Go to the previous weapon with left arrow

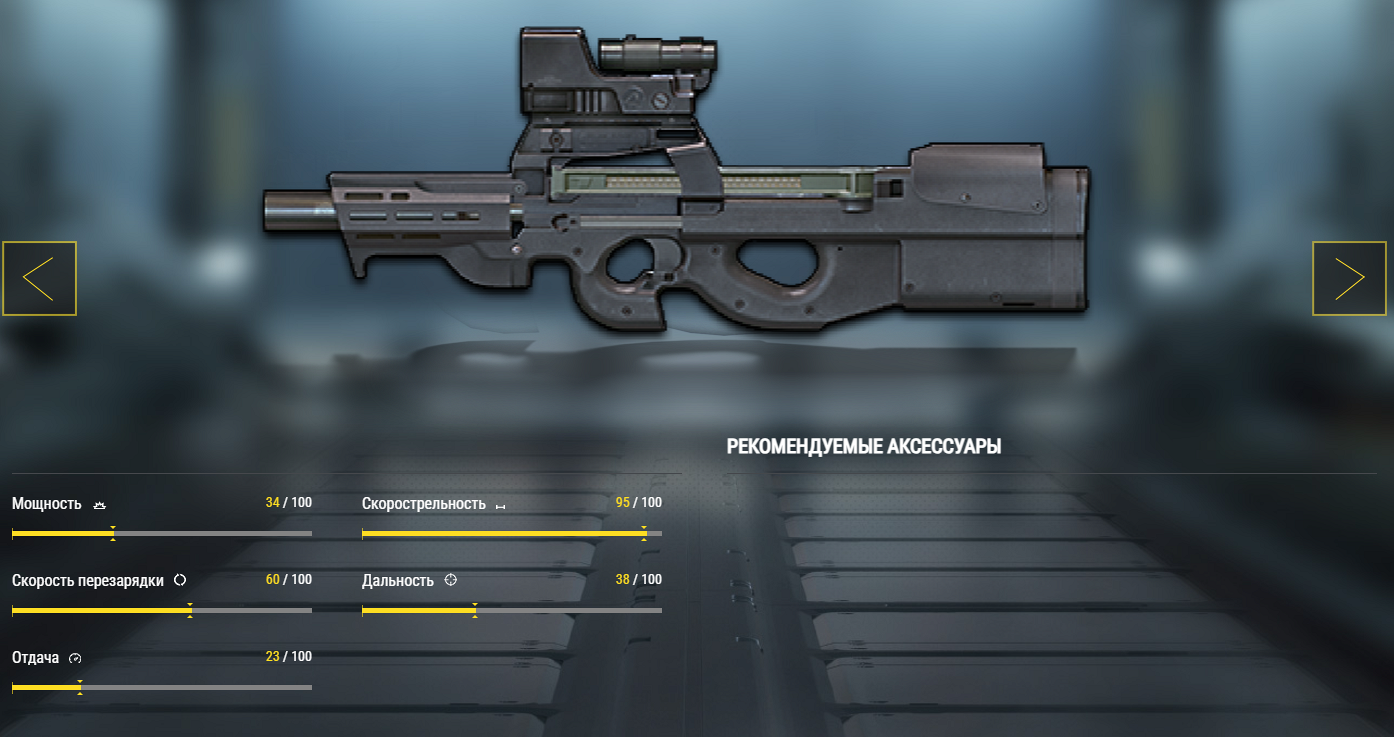pos(39,279)
